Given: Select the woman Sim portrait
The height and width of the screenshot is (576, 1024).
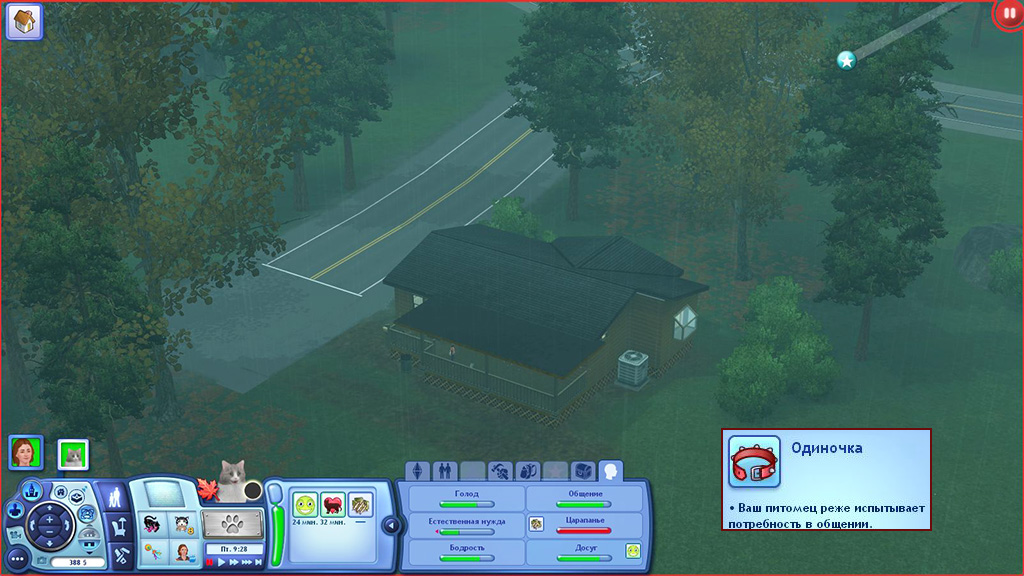Looking at the screenshot, I should pyautogui.click(x=25, y=453).
